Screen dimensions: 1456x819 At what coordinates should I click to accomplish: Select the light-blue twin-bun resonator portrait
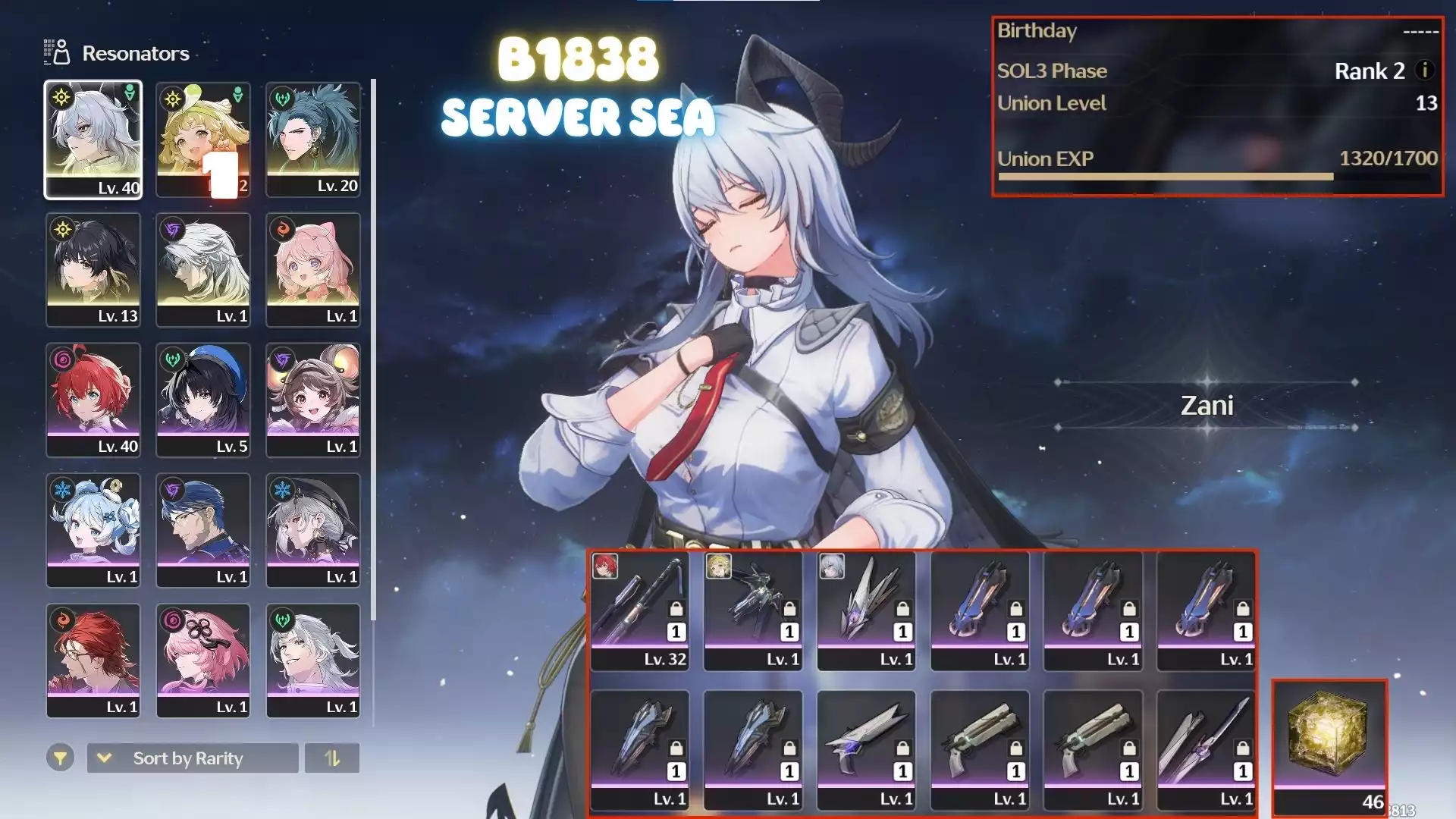point(93,531)
